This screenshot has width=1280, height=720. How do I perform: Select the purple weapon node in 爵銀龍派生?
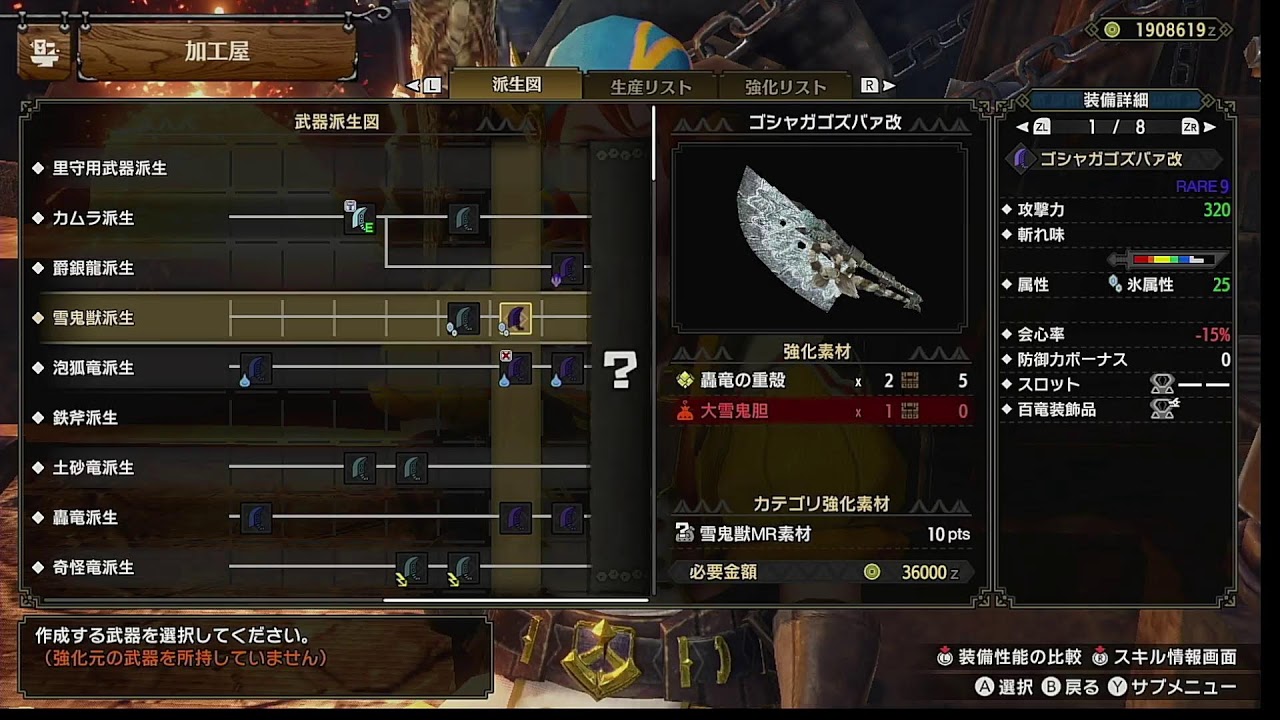567,269
